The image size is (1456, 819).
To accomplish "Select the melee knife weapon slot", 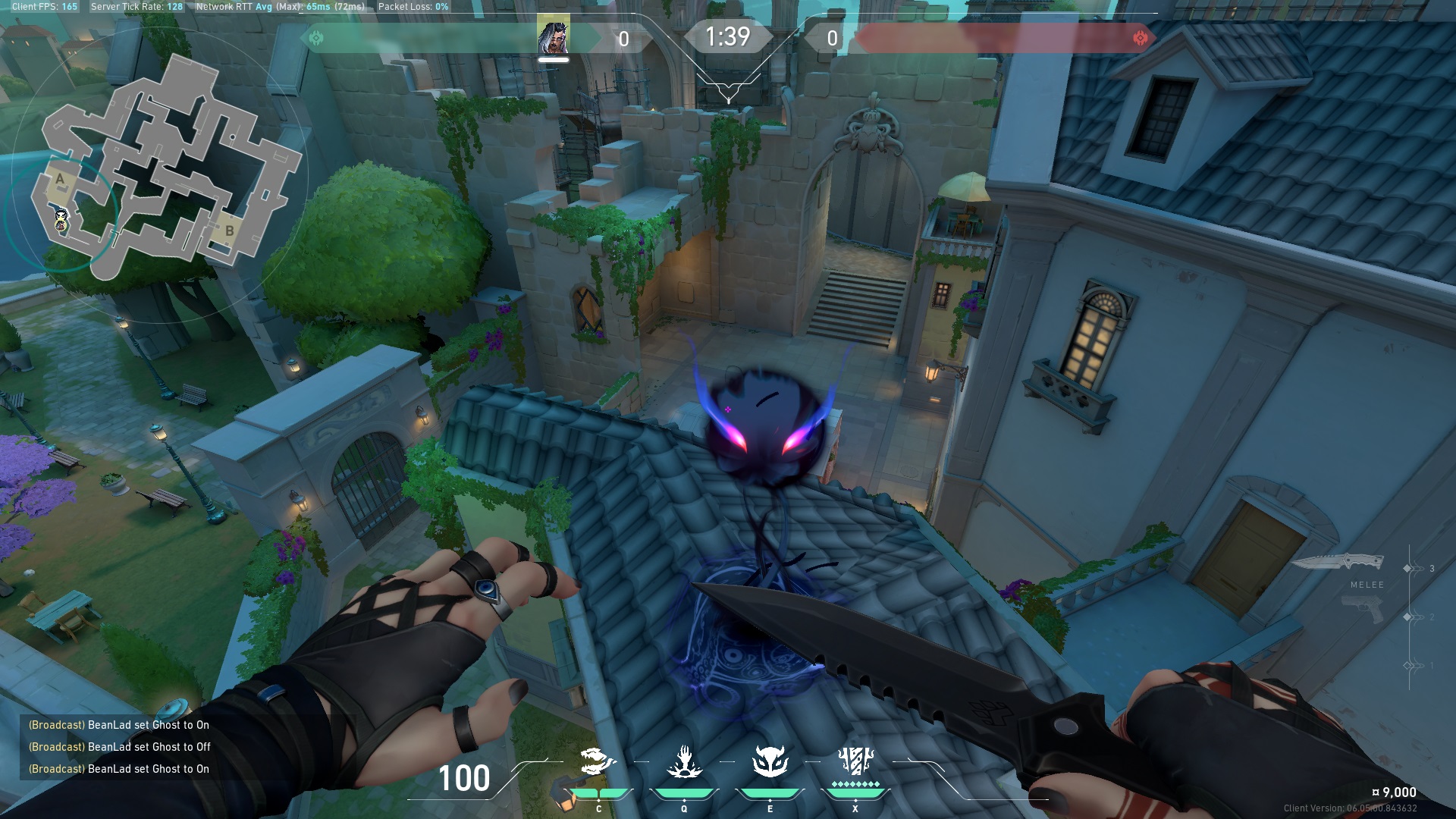I will coord(1338,563).
